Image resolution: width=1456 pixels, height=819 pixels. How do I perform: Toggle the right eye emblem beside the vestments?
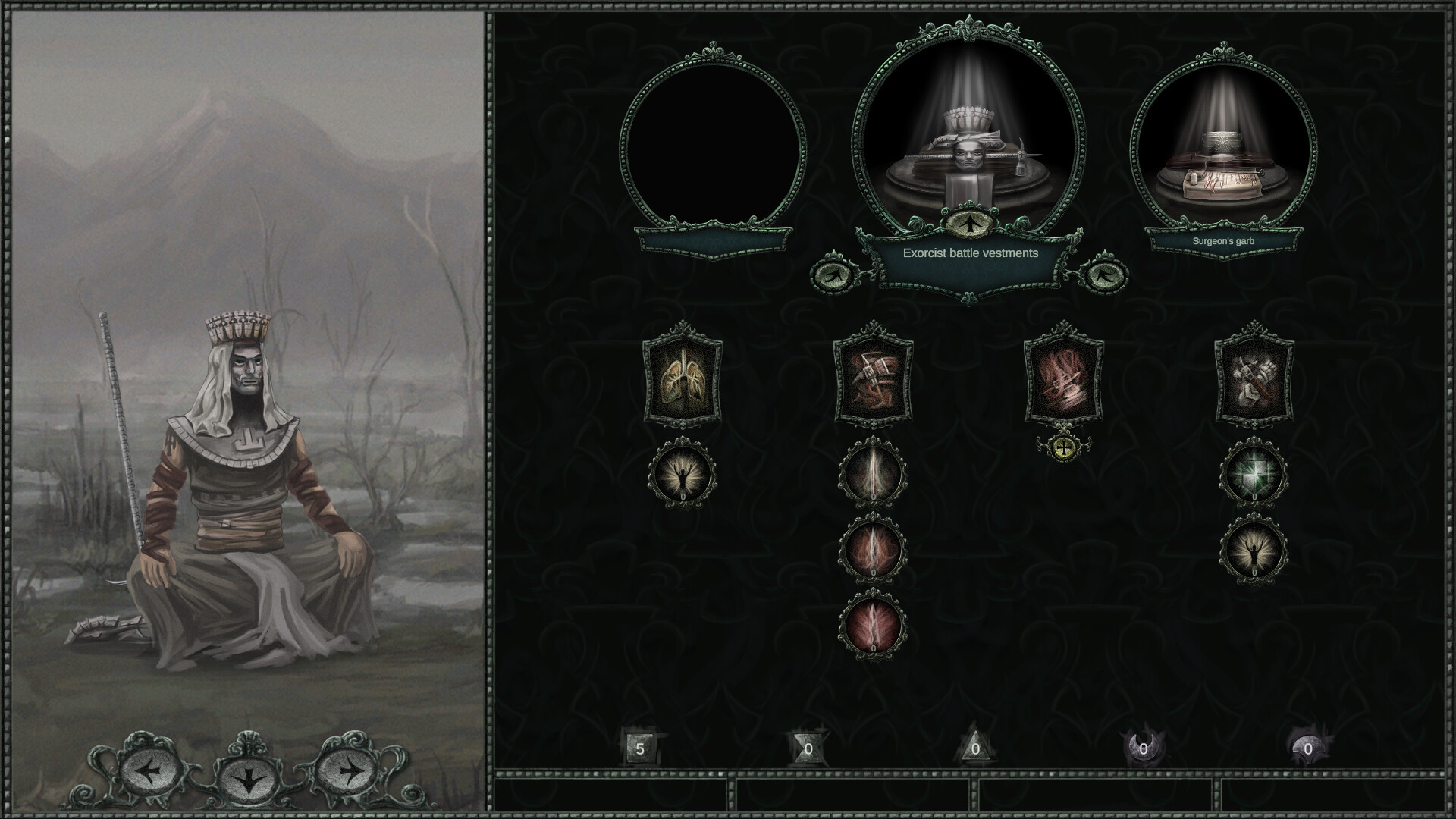tap(1106, 275)
